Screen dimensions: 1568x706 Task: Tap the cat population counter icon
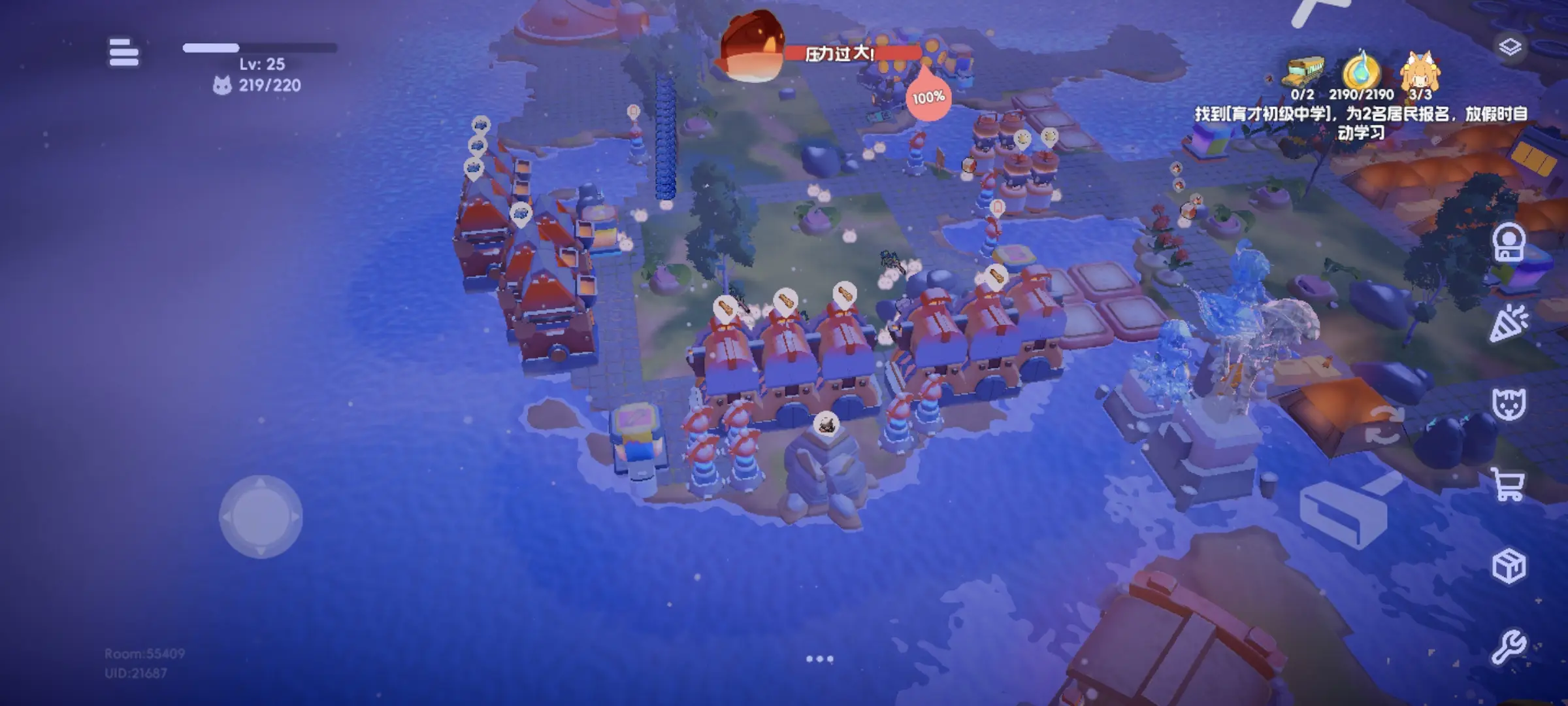(222, 86)
